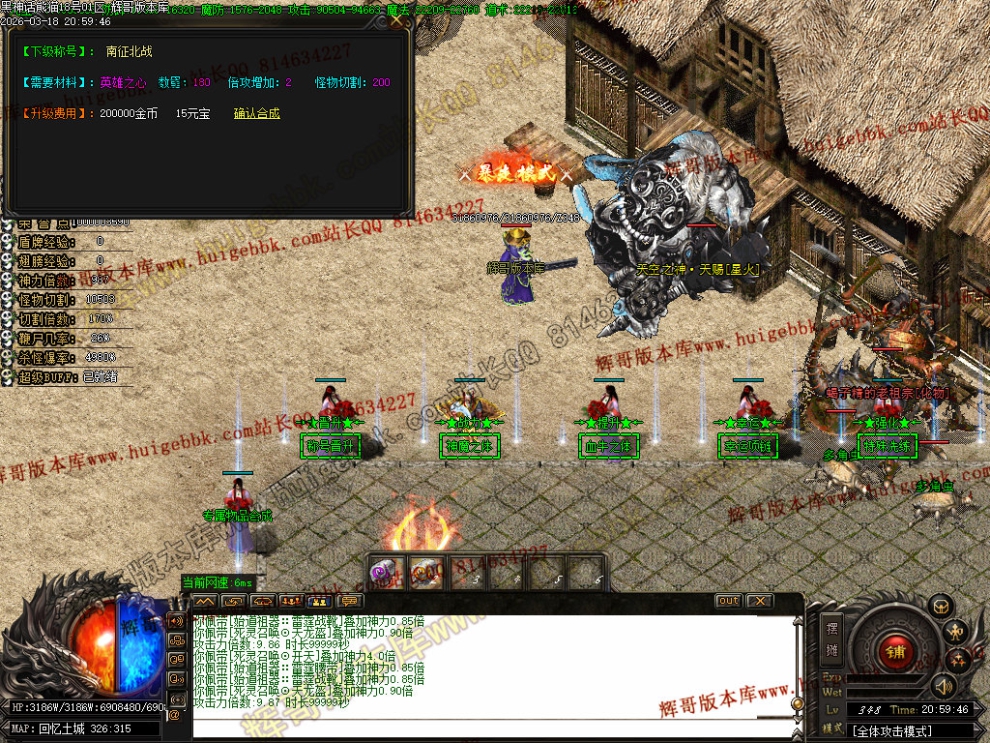Confirm synthesis via the 确认合成 link
The width and height of the screenshot is (990, 743).
click(257, 113)
